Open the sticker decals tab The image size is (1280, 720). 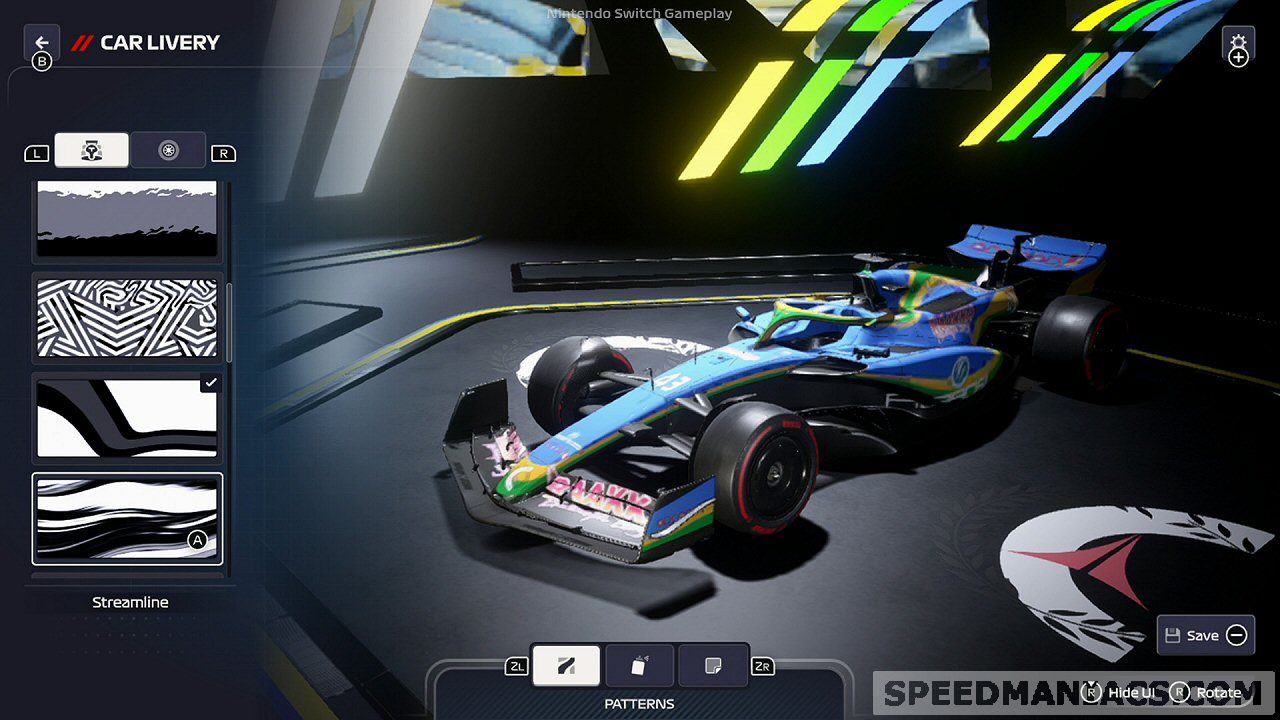[x=713, y=666]
